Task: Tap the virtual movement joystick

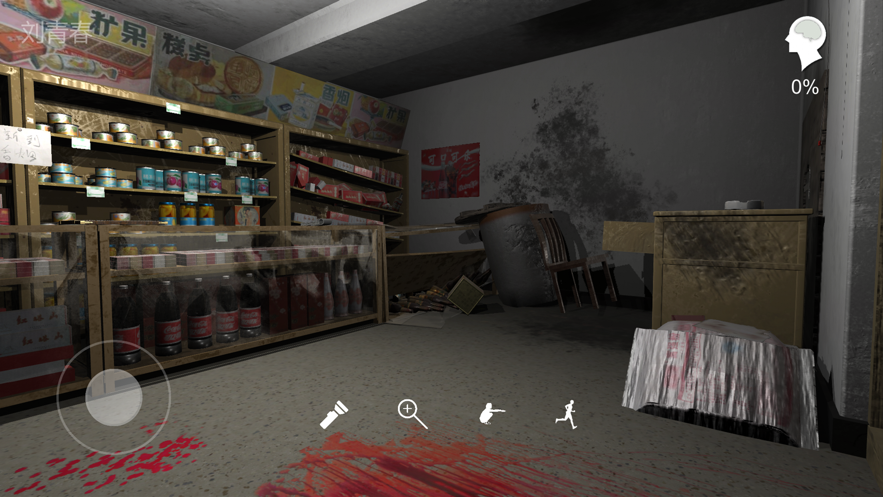Action: tap(113, 397)
